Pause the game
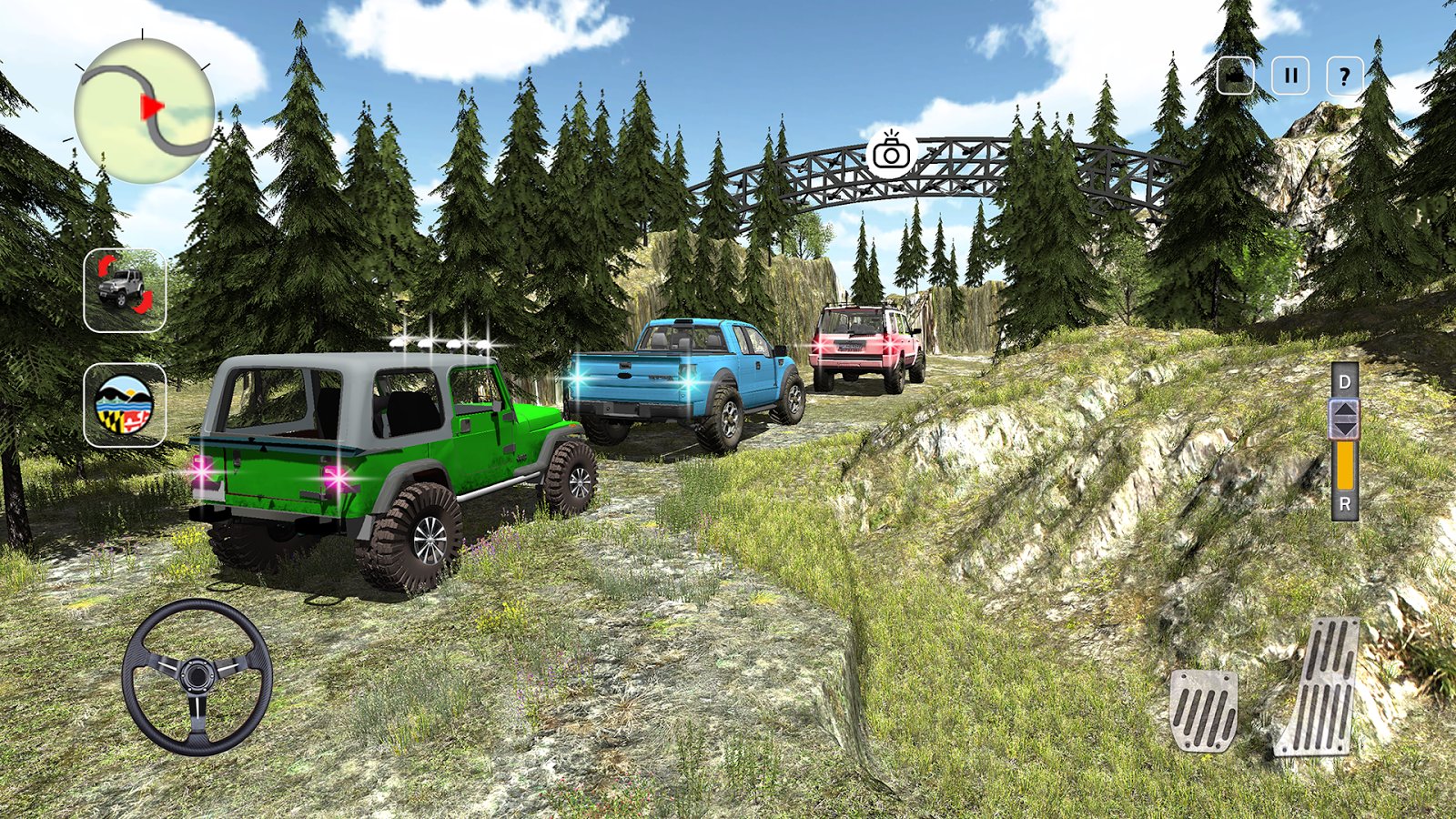Image resolution: width=1456 pixels, height=819 pixels. (1290, 76)
